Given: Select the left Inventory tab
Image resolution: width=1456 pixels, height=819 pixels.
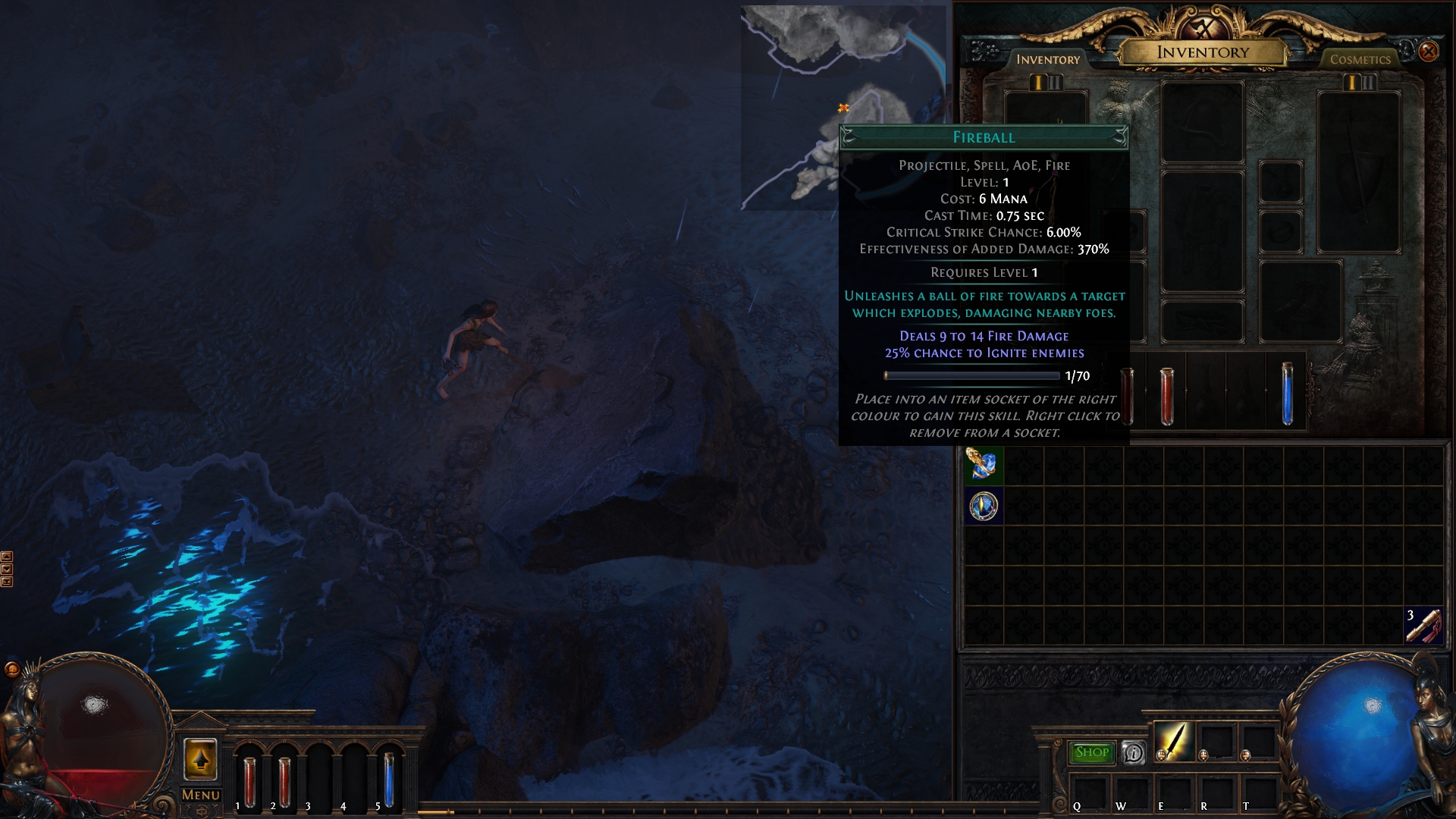Looking at the screenshot, I should pos(1047,59).
